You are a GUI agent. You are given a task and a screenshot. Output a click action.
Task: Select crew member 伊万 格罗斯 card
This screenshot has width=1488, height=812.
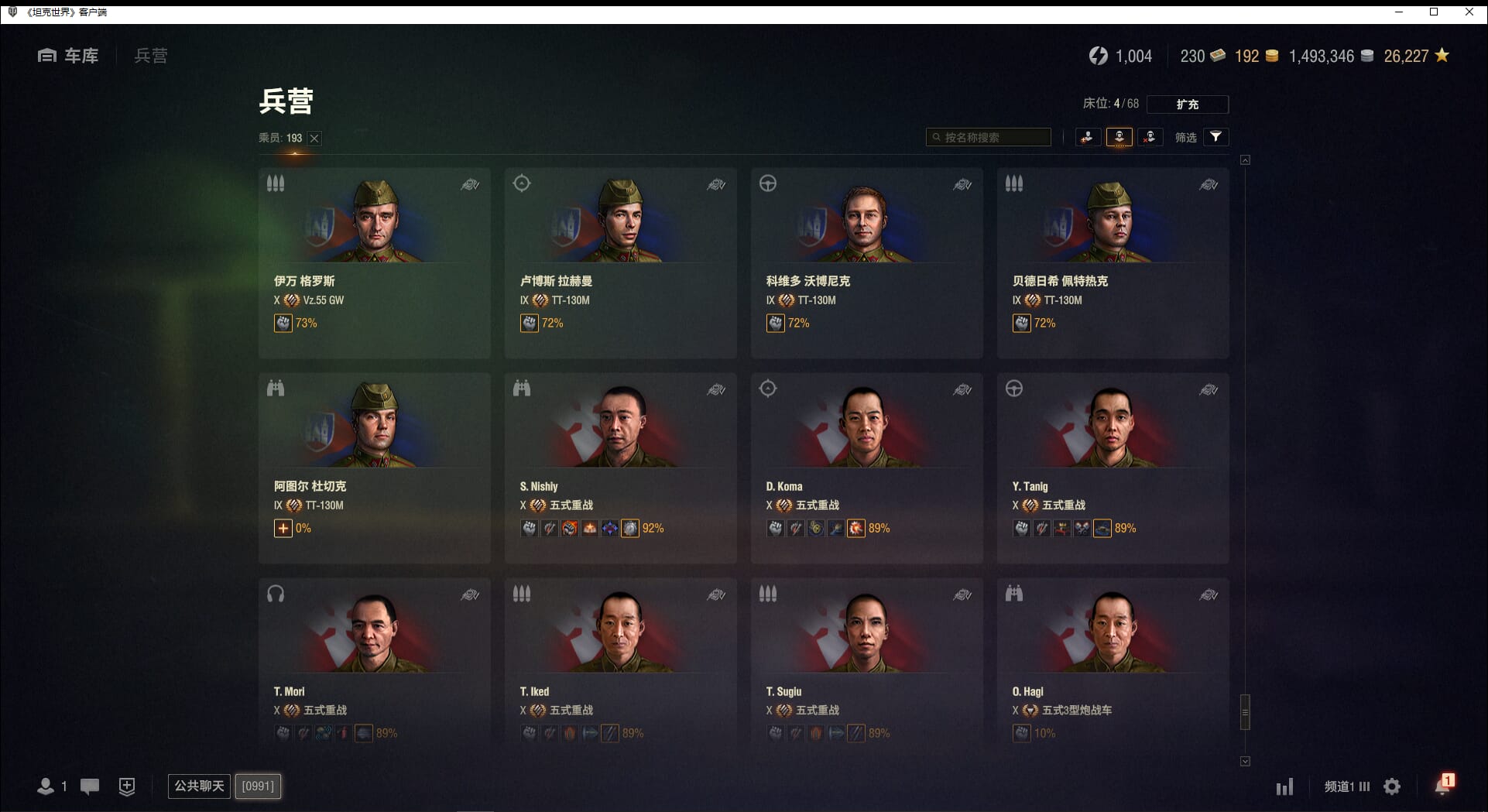[374, 262]
